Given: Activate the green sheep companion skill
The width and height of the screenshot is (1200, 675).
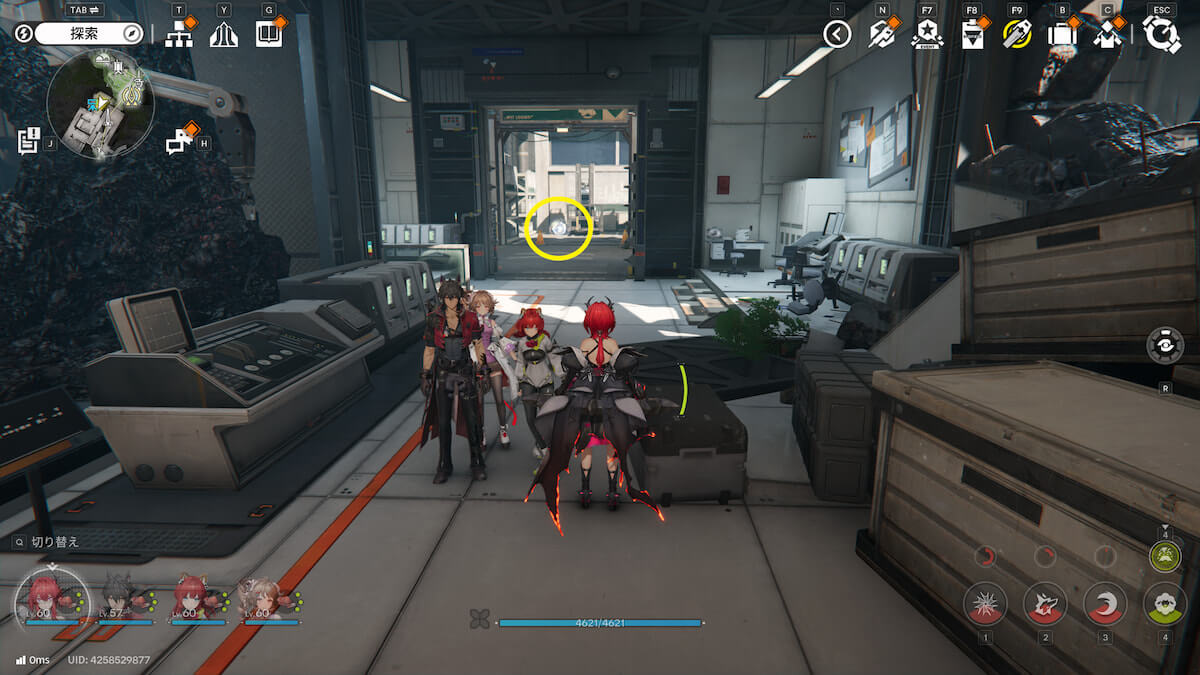Looking at the screenshot, I should point(1165,603).
